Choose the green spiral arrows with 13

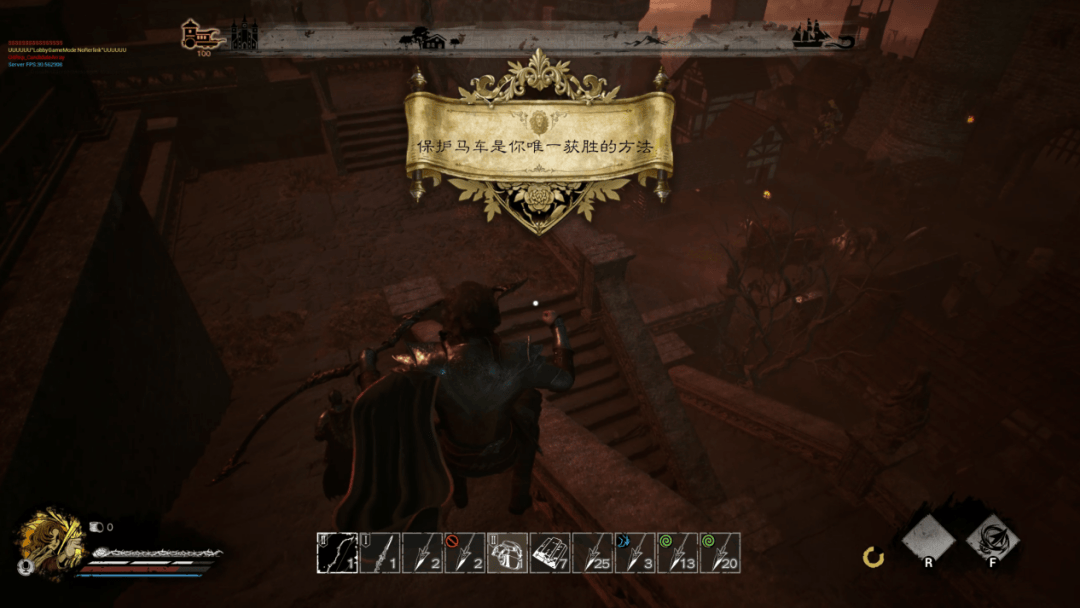click(678, 553)
